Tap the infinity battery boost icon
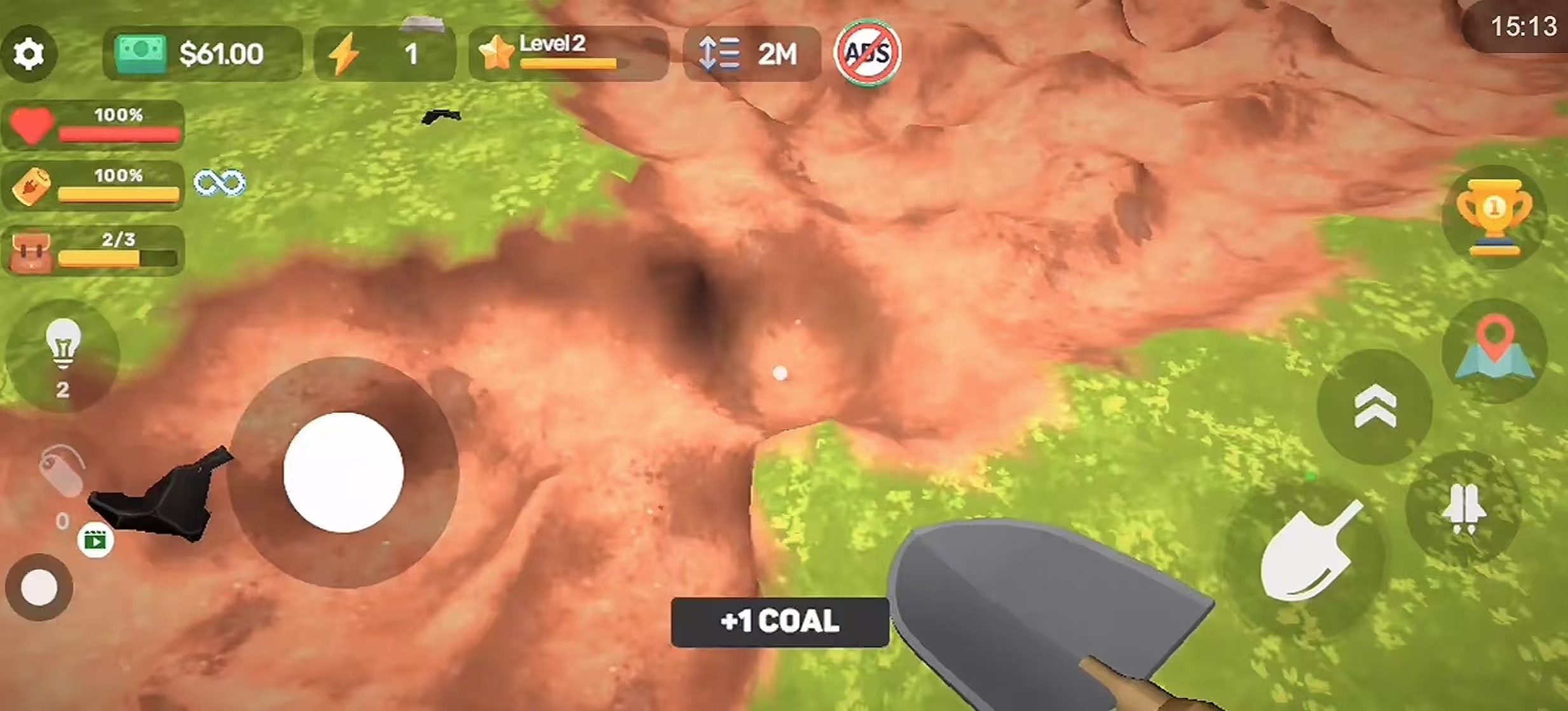Viewport: 1568px width, 711px height. pos(219,183)
